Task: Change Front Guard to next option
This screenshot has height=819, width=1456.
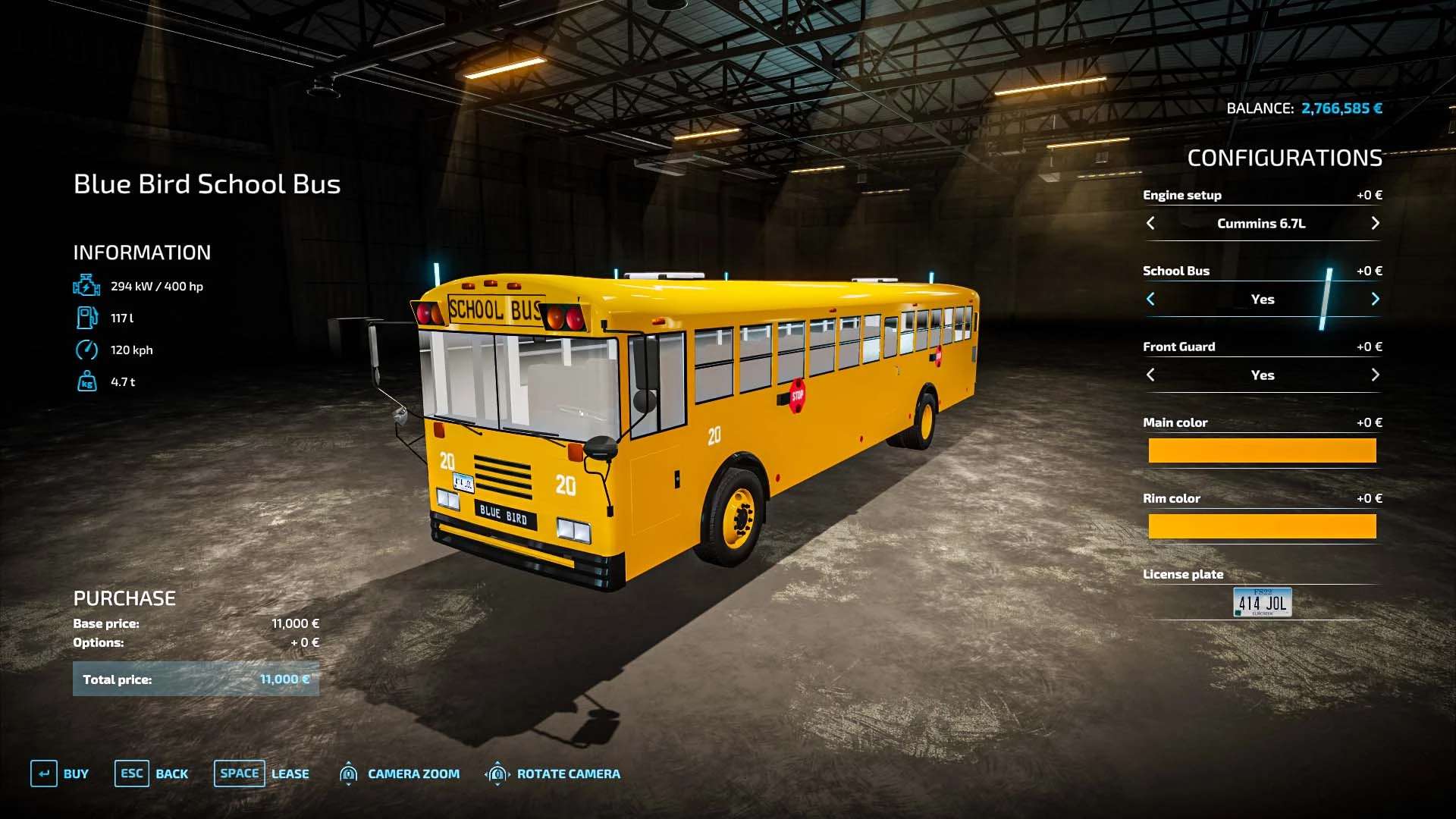Action: [x=1375, y=375]
